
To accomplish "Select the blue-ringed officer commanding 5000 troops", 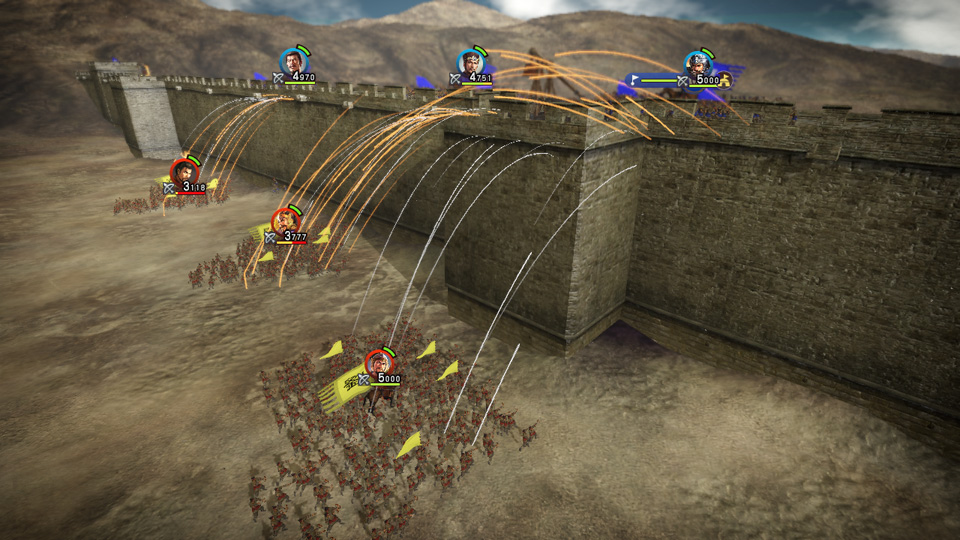I will click(698, 64).
